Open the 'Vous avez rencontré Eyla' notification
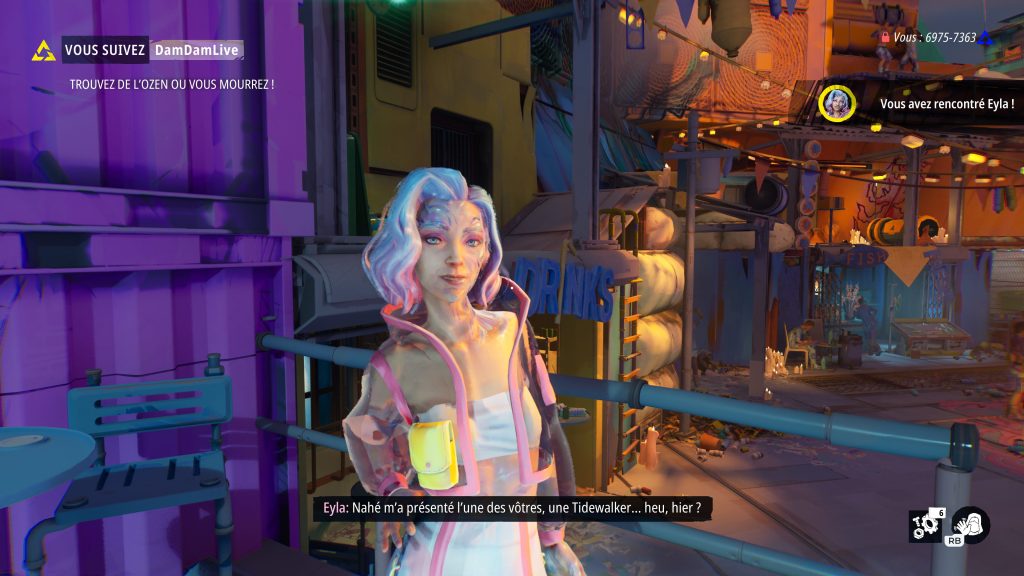This screenshot has height=576, width=1024. click(x=946, y=104)
